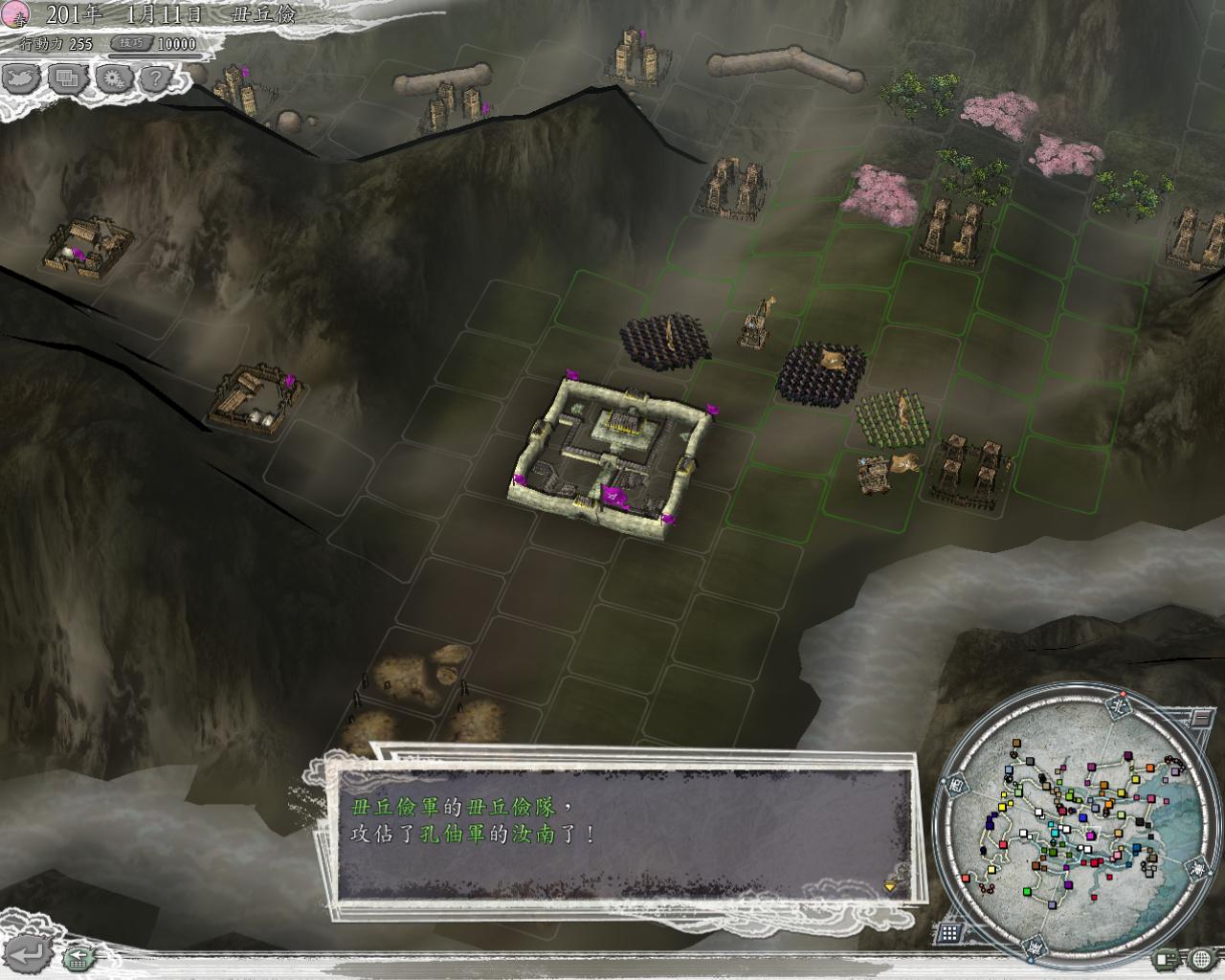Screen dimensions: 1225x980
Task: Select the south compass marker on minimap
Action: point(1036,947)
